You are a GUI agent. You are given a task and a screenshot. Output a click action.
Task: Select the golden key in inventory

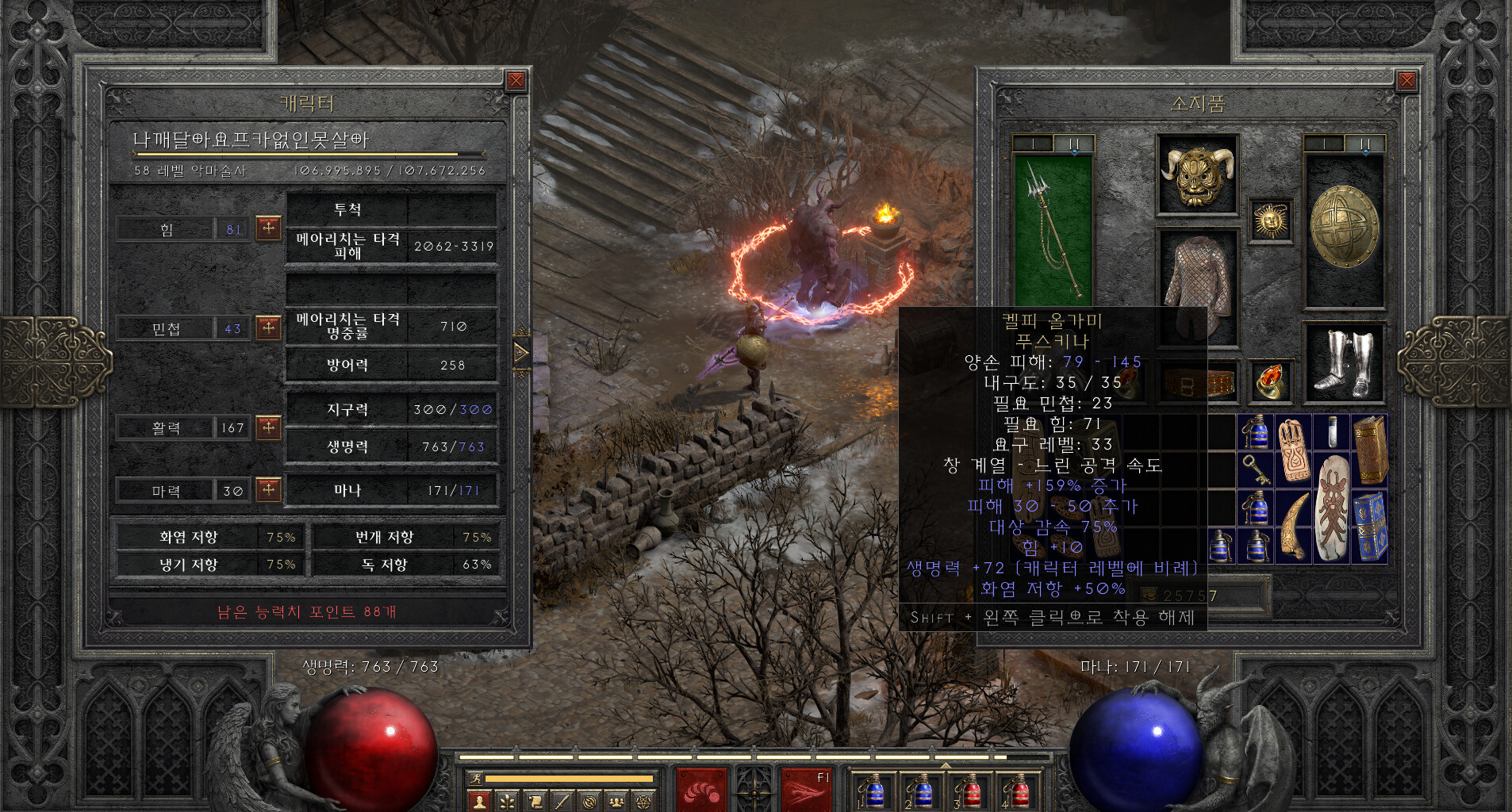[1255, 469]
